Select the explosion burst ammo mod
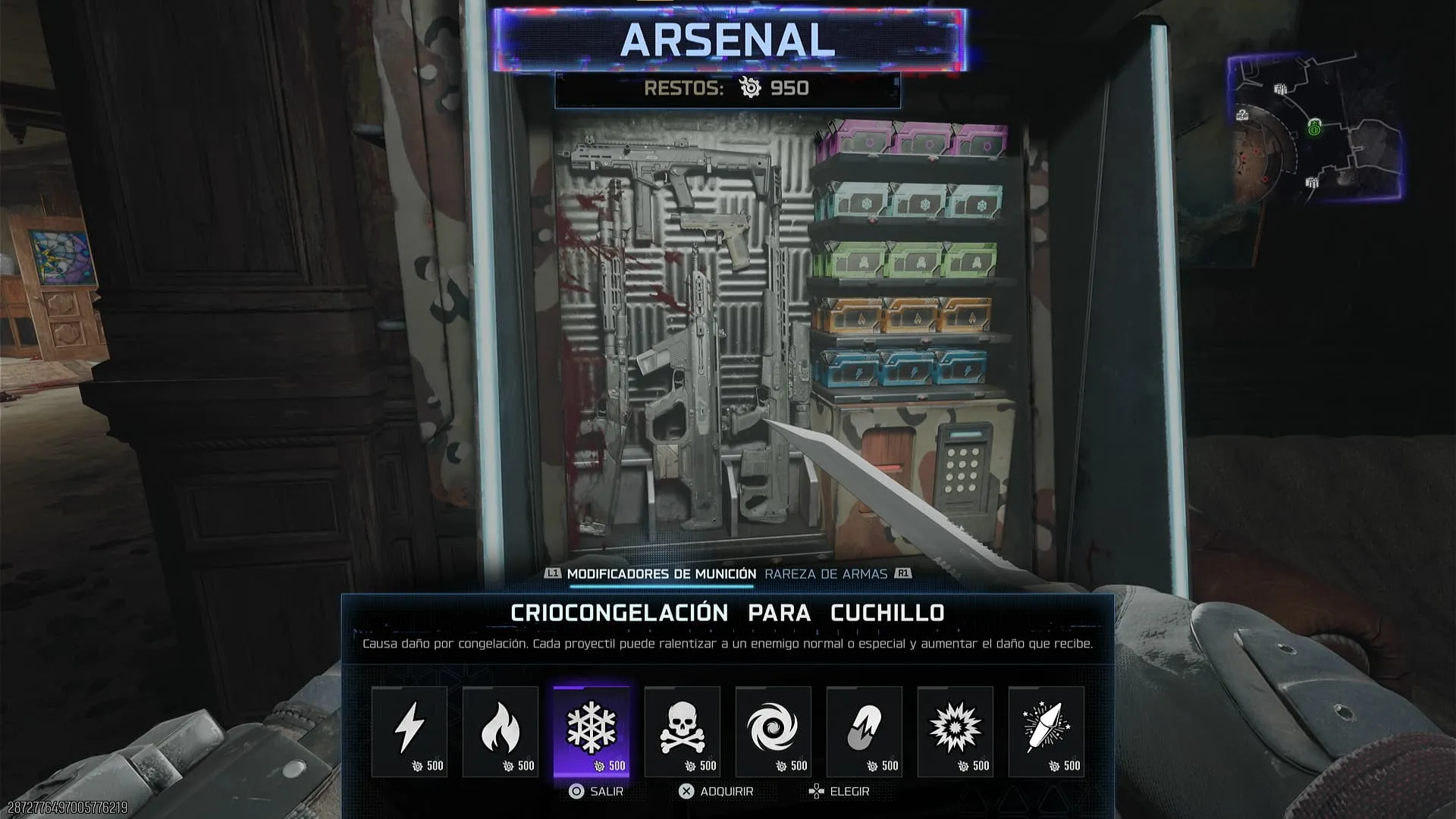1456x819 pixels. (955, 731)
